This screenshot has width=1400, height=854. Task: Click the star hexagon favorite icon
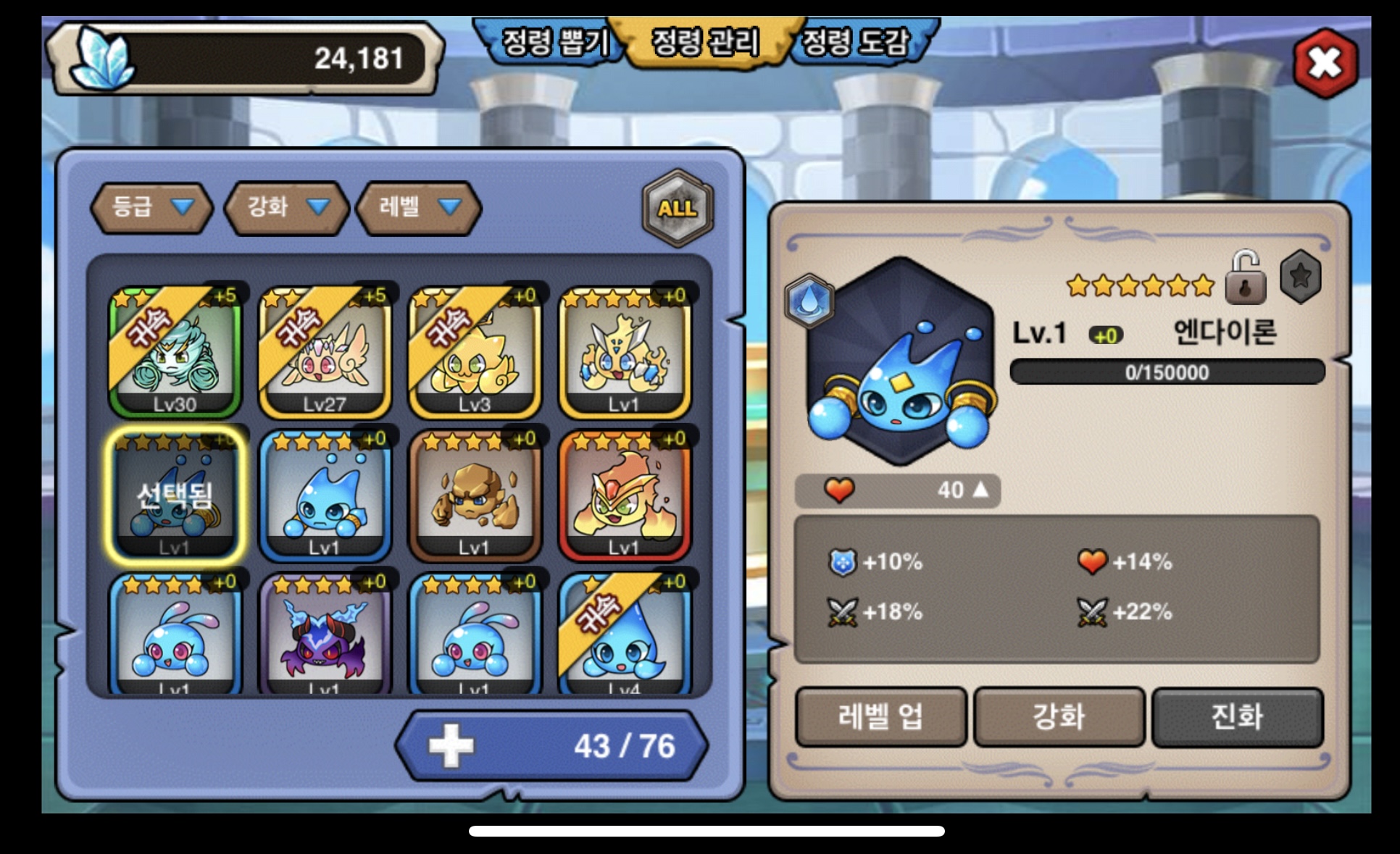[1300, 277]
